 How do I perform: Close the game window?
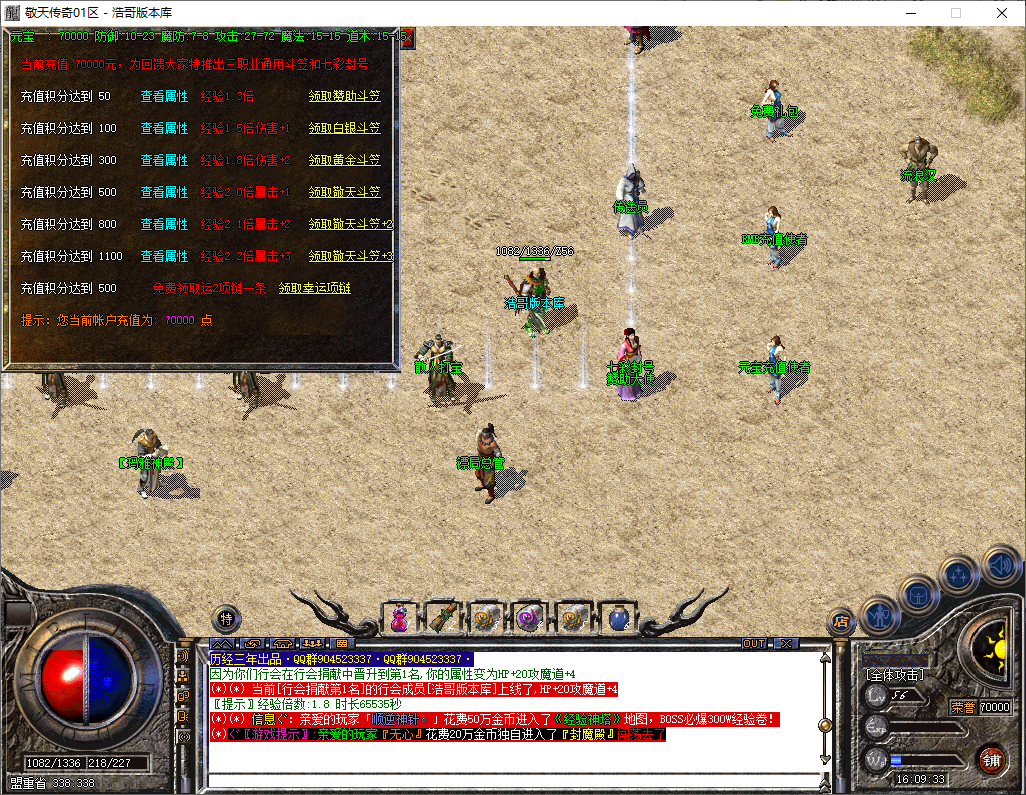1002,13
